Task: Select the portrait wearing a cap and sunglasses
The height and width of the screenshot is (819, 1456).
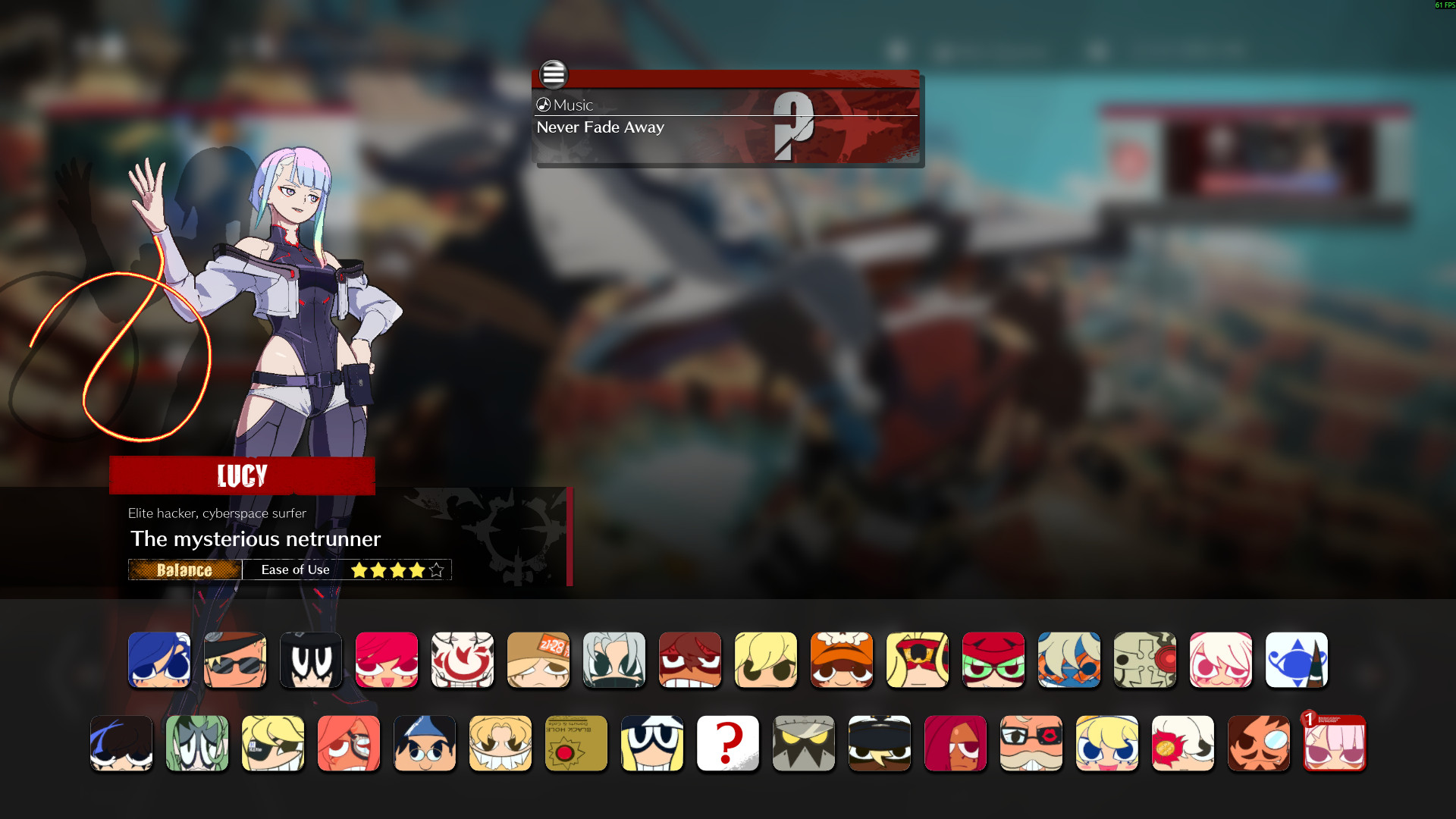Action: coord(235,661)
